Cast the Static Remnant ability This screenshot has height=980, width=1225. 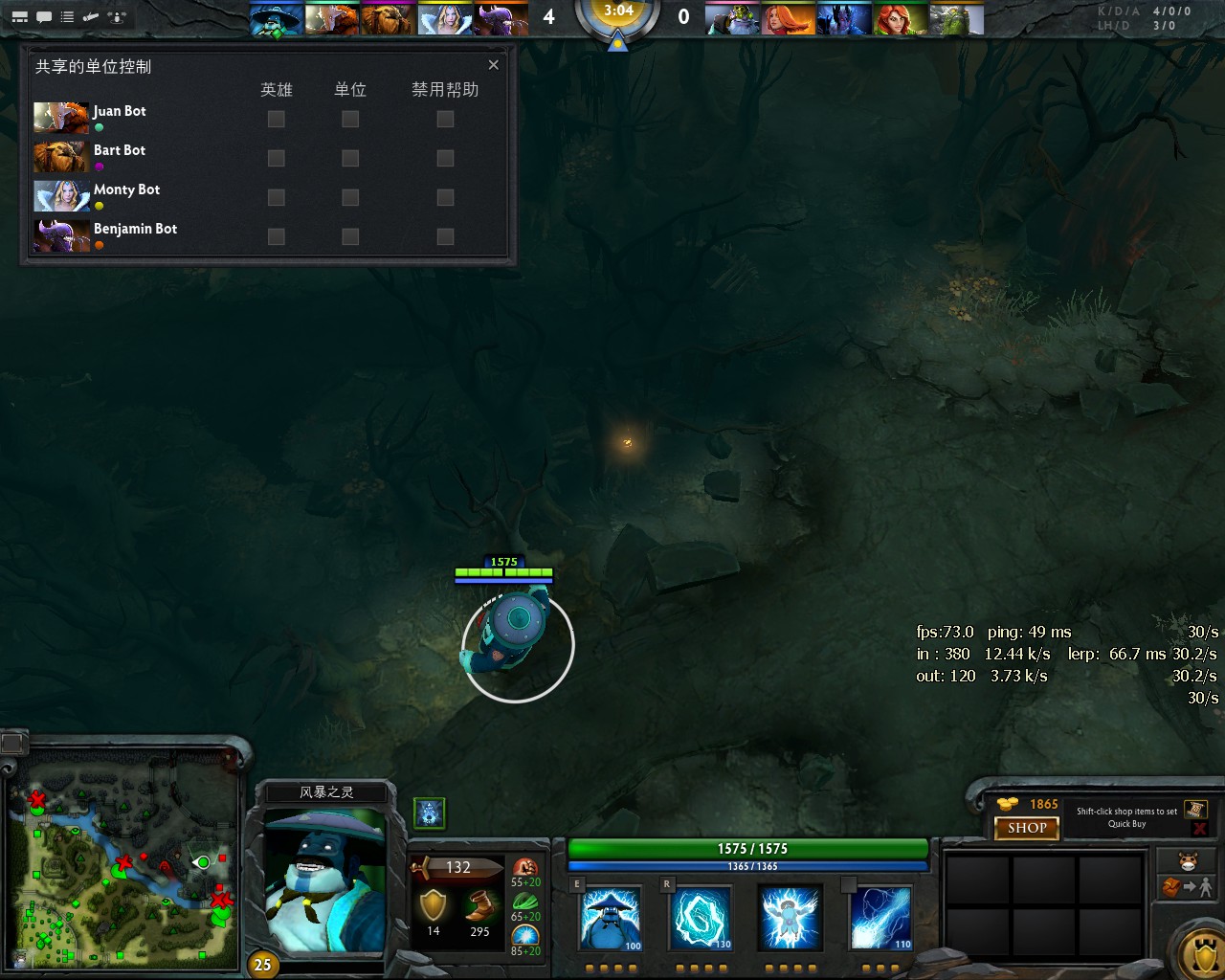coord(610,917)
